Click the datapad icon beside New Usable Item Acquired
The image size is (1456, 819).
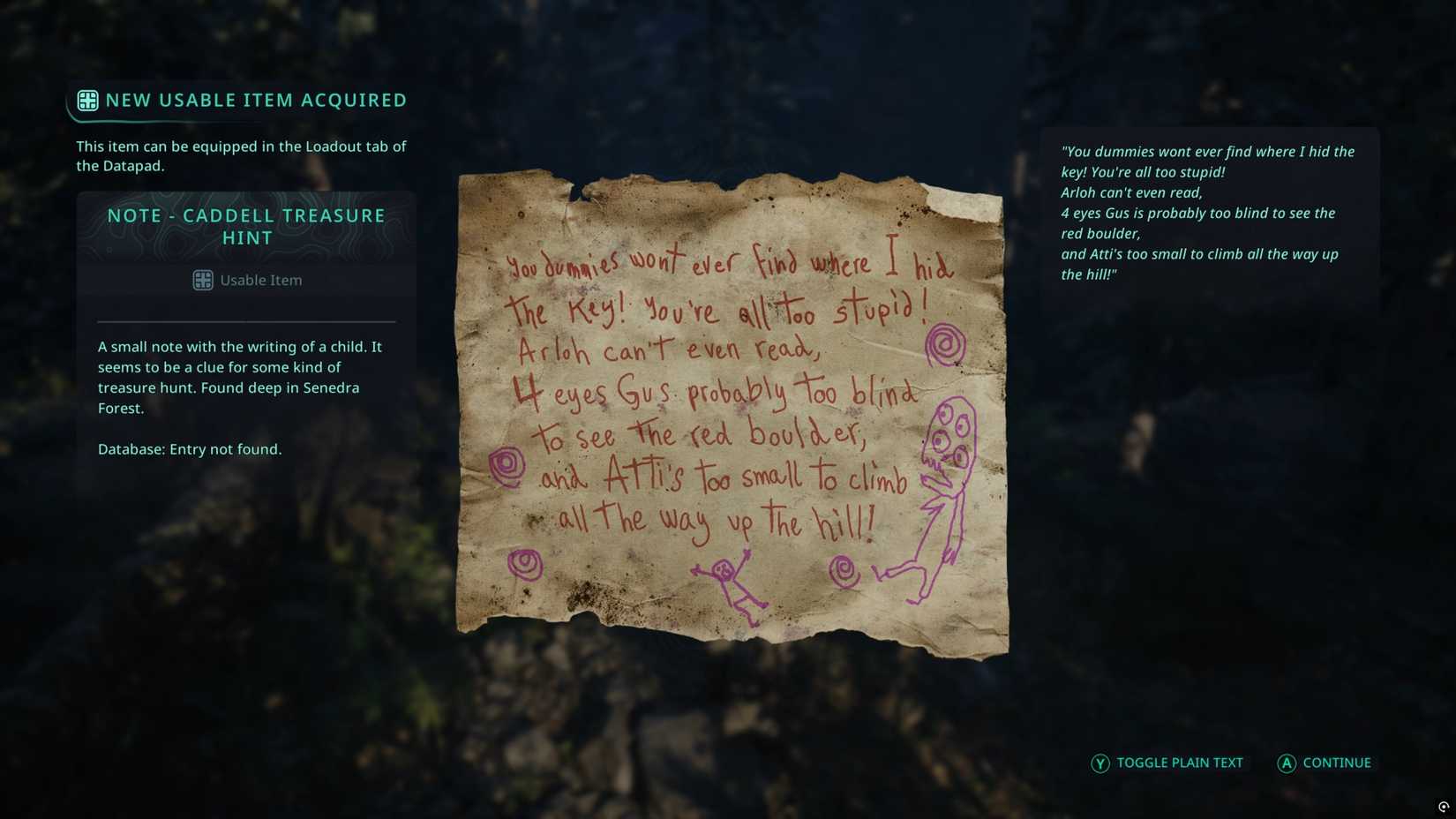click(x=87, y=101)
